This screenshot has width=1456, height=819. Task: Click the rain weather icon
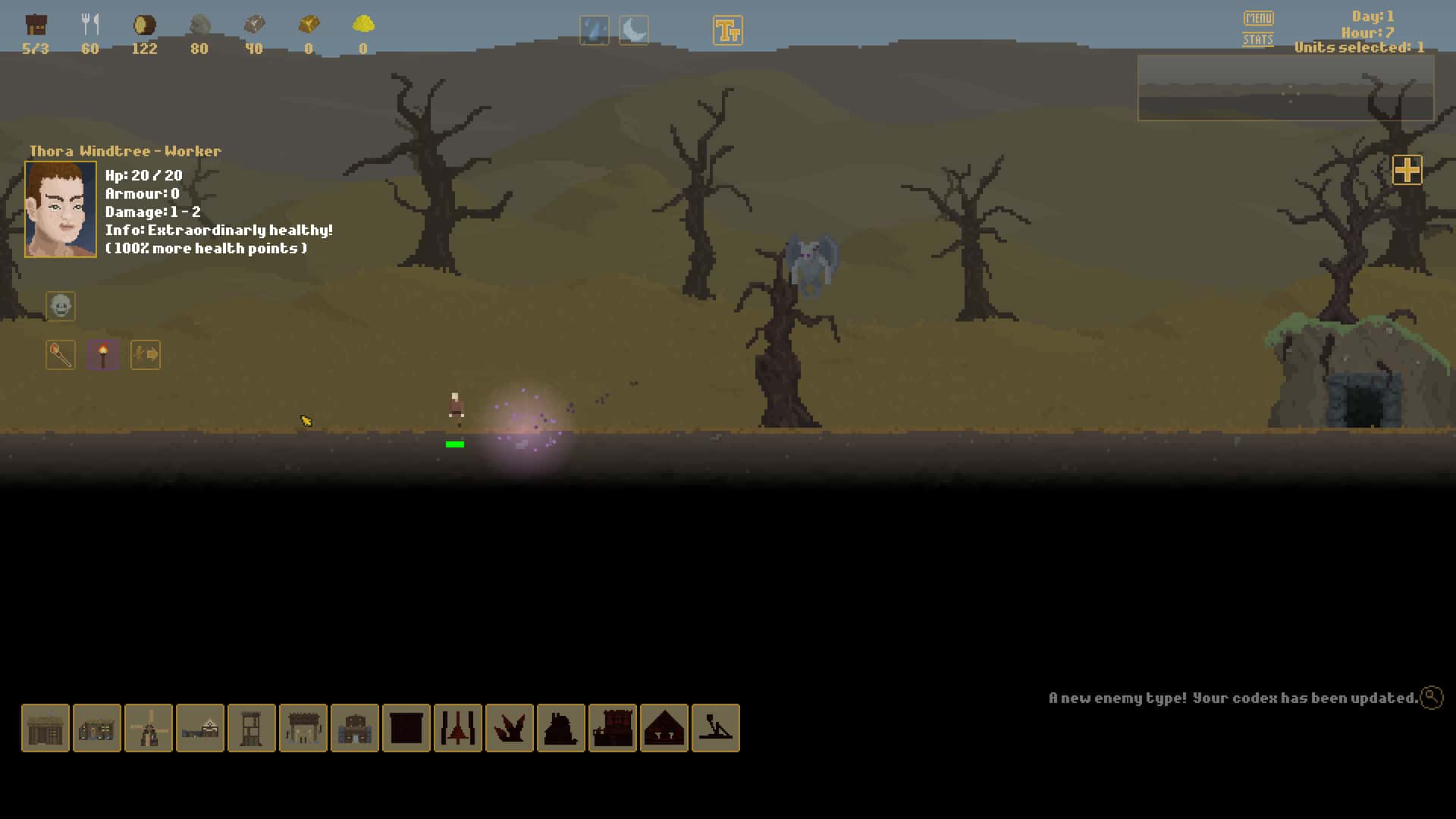point(594,31)
